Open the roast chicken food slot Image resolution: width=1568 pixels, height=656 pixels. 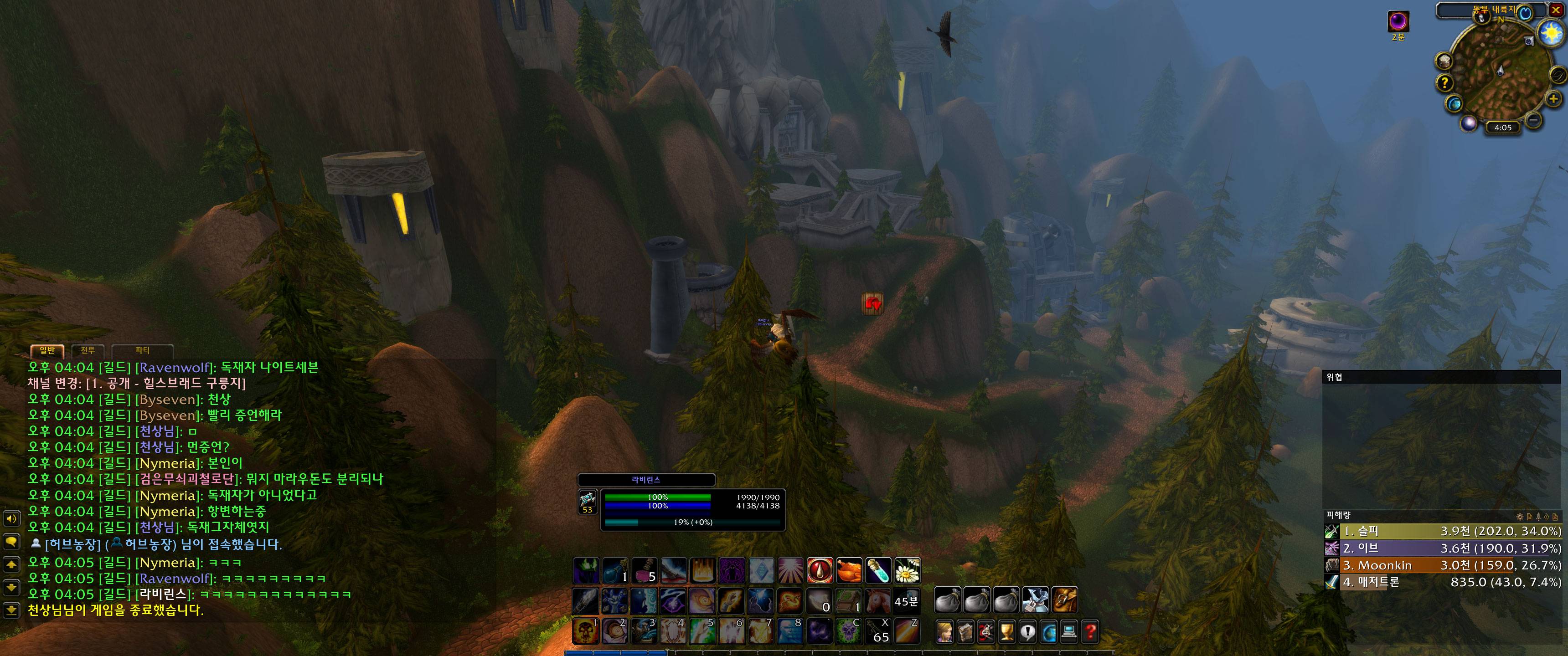pos(849,571)
